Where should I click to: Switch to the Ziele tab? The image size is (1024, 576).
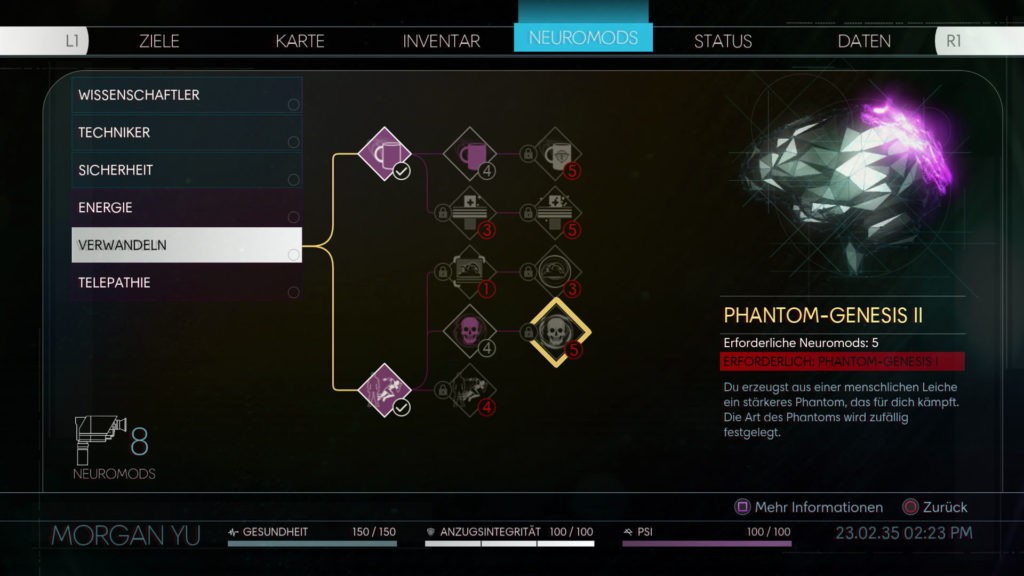click(x=159, y=41)
